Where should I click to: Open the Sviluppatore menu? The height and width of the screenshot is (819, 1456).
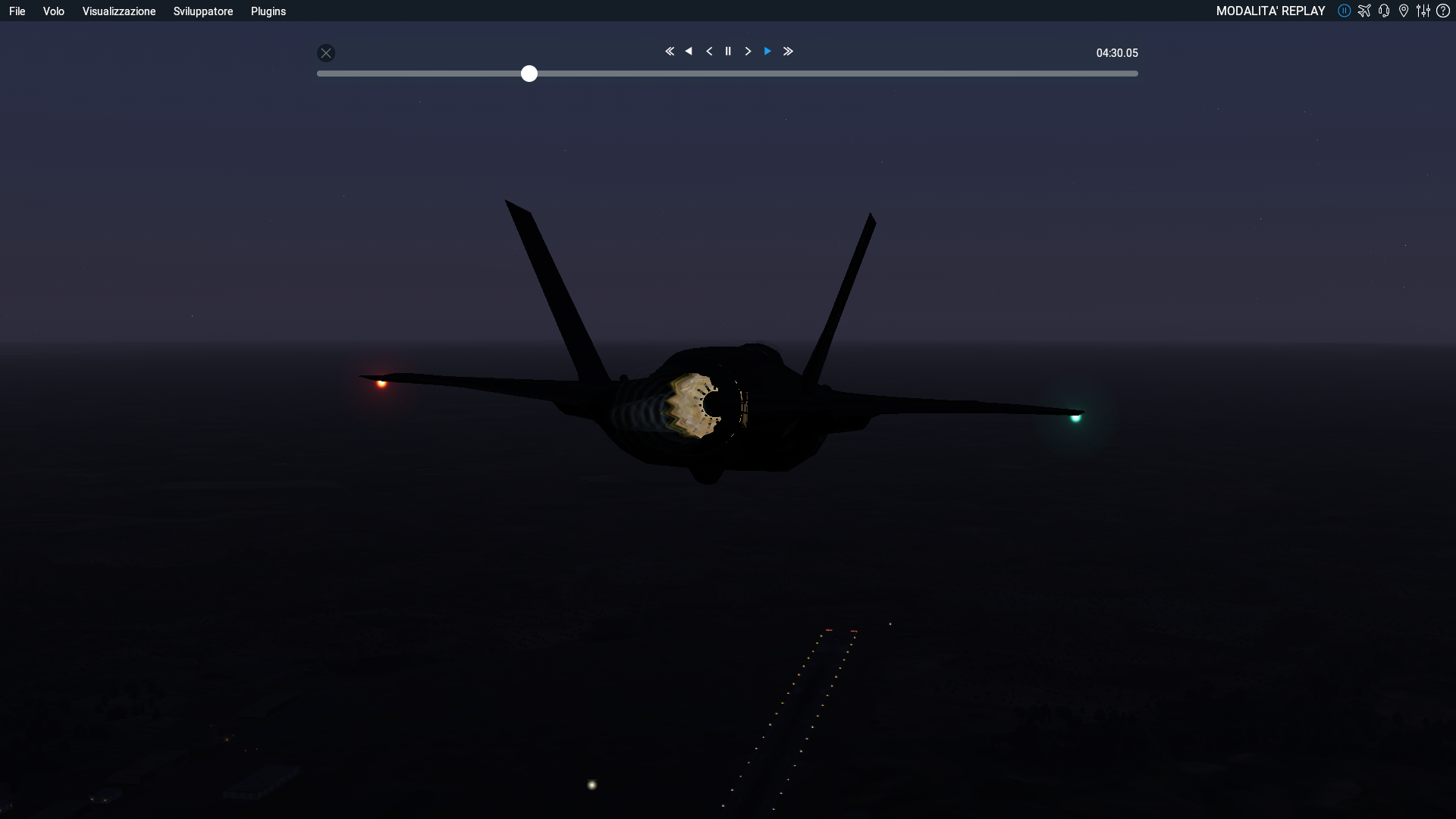(203, 11)
